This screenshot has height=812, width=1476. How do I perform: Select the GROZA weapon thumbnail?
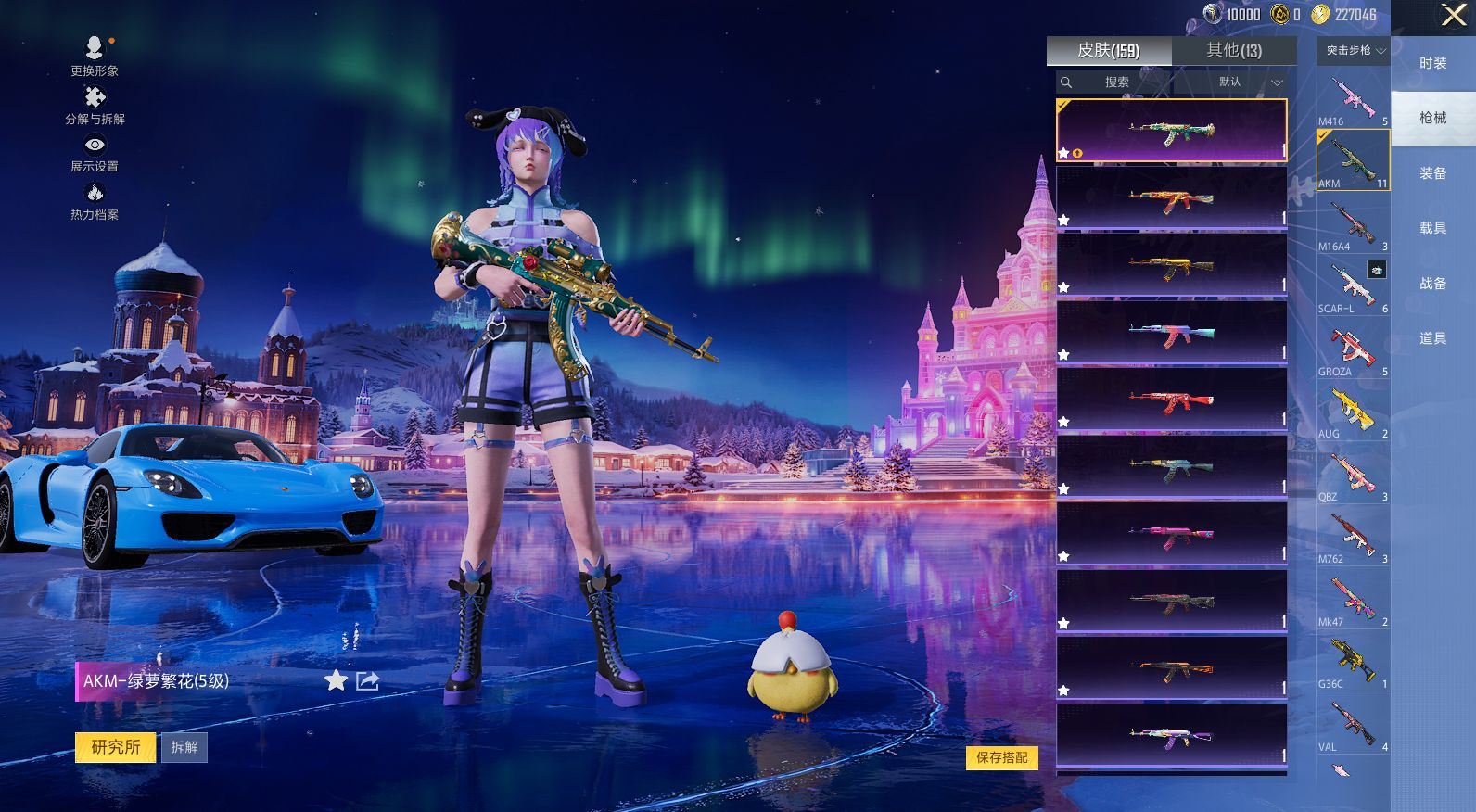1353,349
